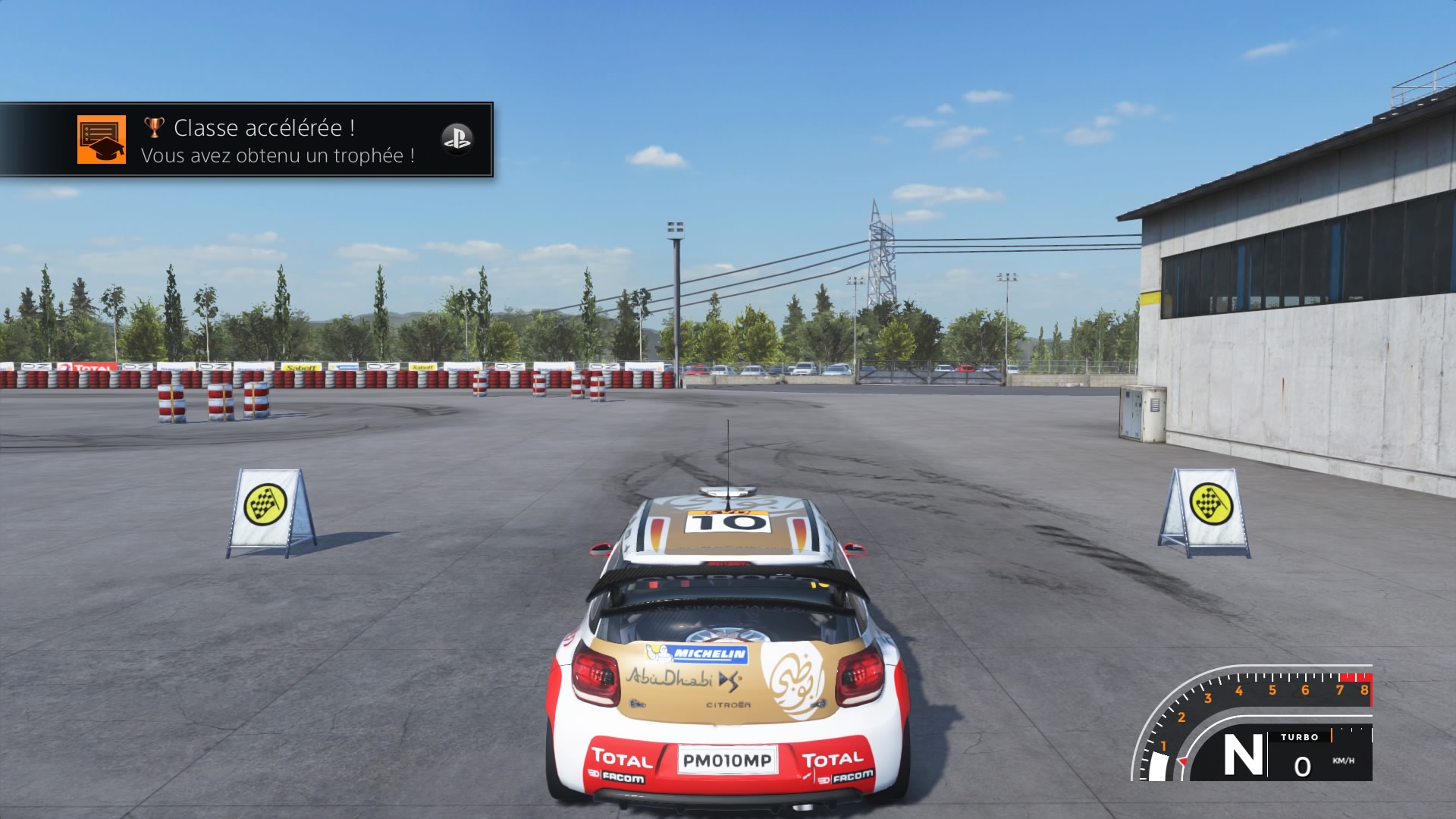Select the orange graduation-cap trophy thumbnail
Screen dimensions: 1456x819
(x=102, y=140)
